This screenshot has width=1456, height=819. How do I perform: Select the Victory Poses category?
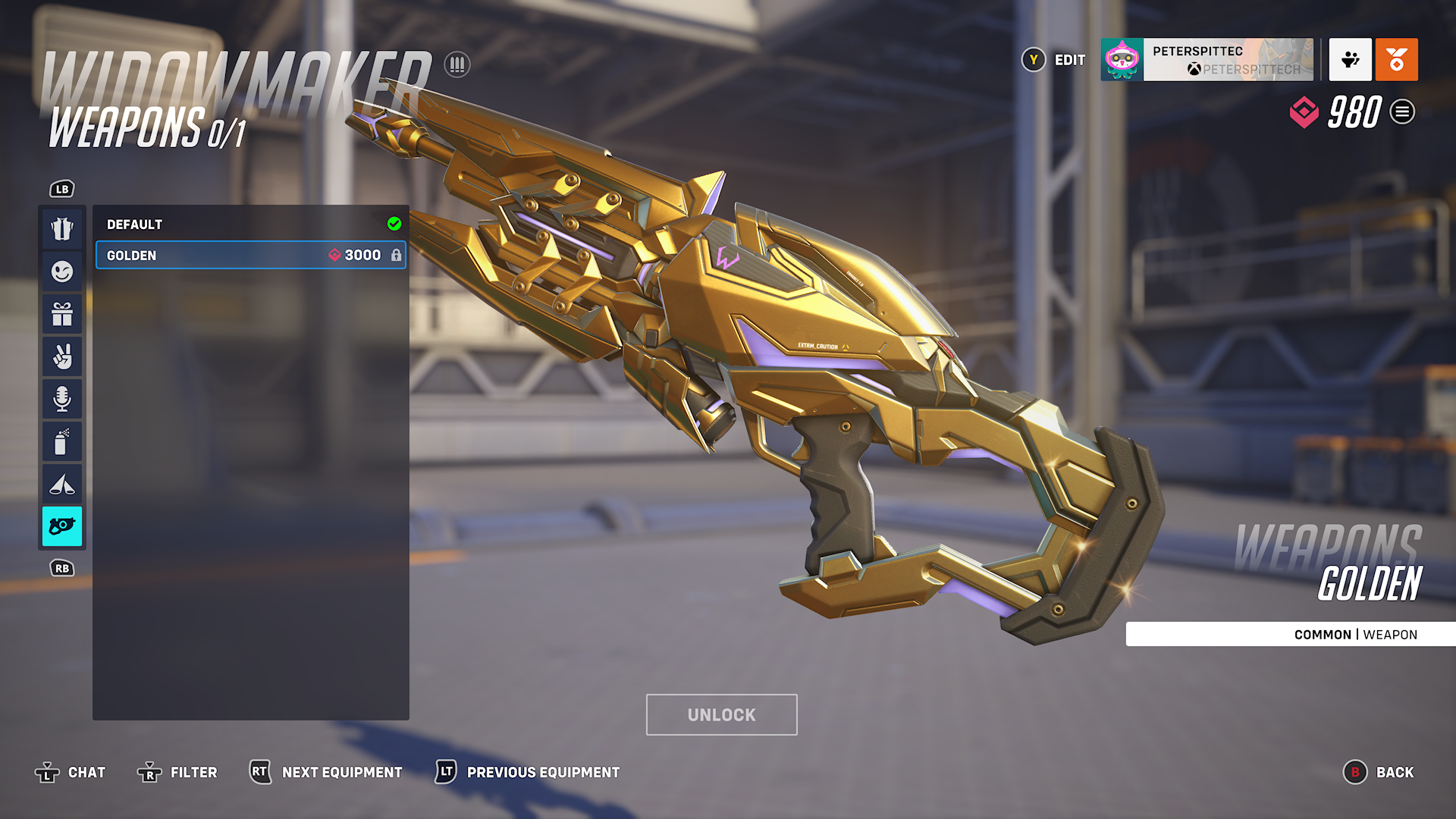[x=62, y=356]
